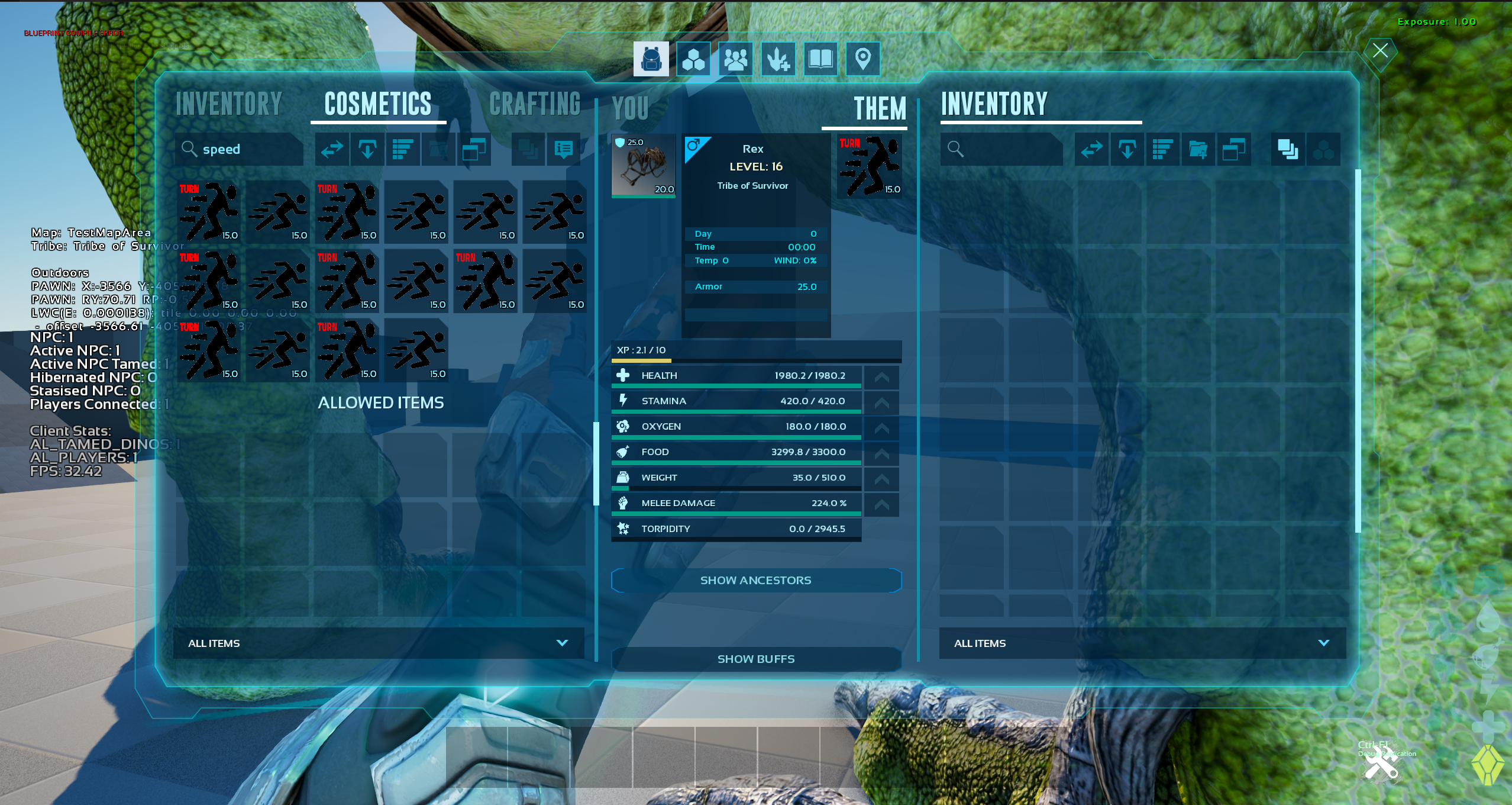Click SHOW ANCESTORS button
Image resolution: width=1512 pixels, height=805 pixels.
[755, 581]
